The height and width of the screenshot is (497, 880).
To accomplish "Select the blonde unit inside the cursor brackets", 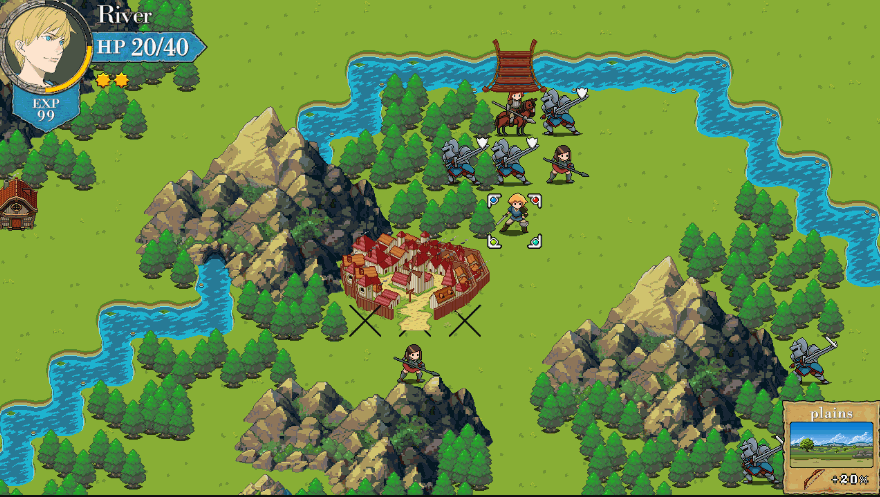I will [x=515, y=216].
